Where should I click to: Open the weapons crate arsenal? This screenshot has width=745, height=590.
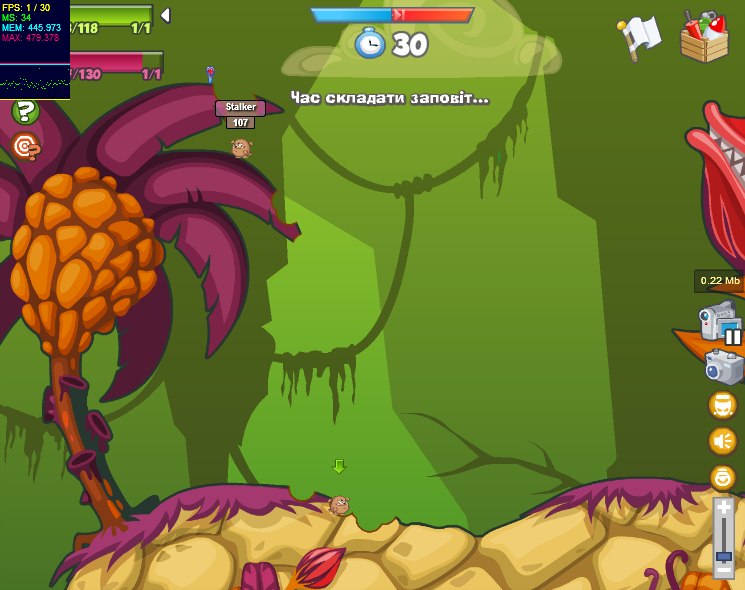[704, 37]
